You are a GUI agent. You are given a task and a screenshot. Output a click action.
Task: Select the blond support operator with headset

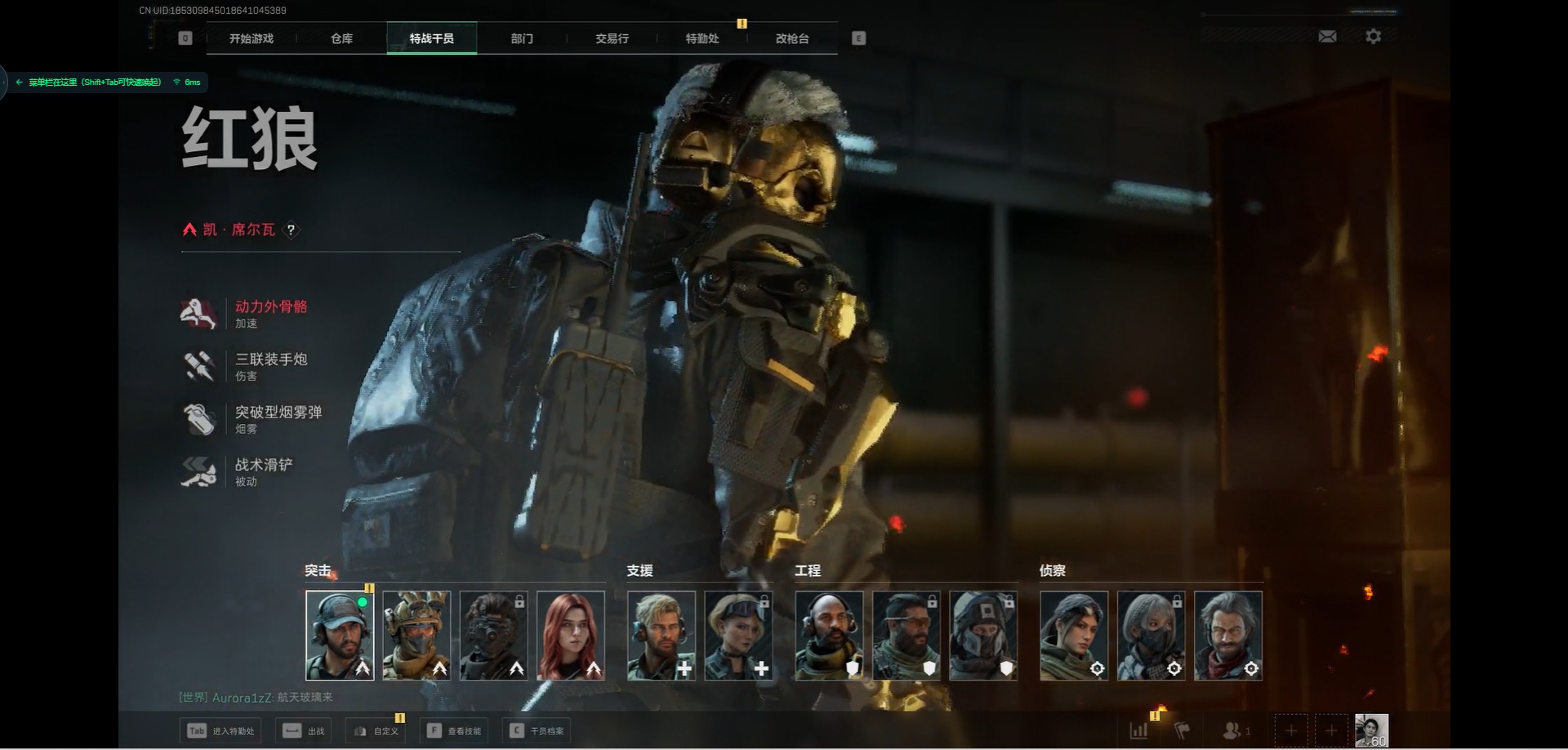coord(661,636)
